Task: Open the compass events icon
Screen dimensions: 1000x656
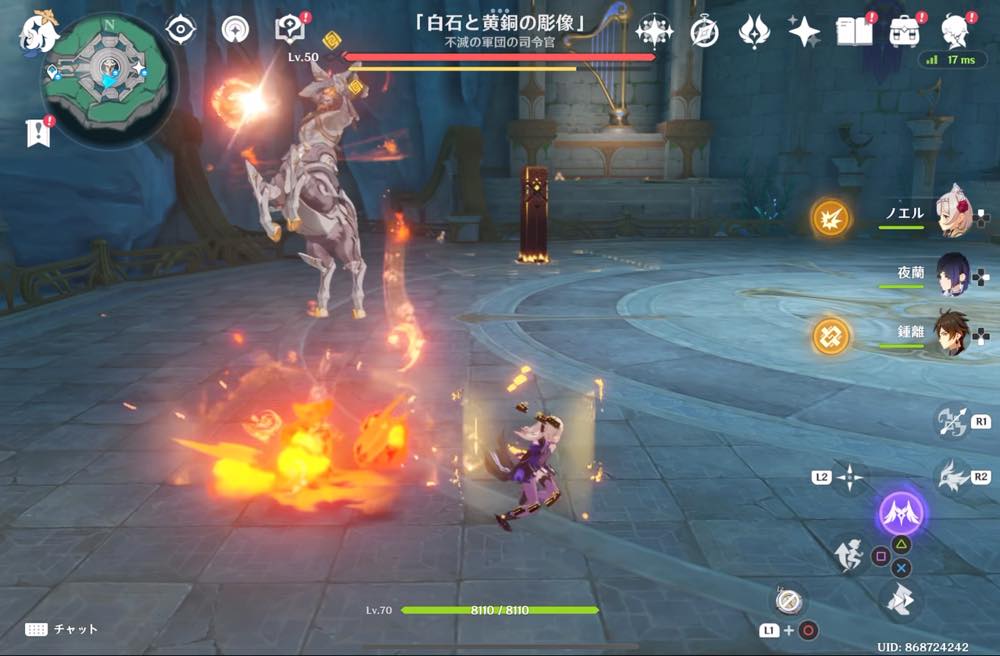Action: [704, 32]
